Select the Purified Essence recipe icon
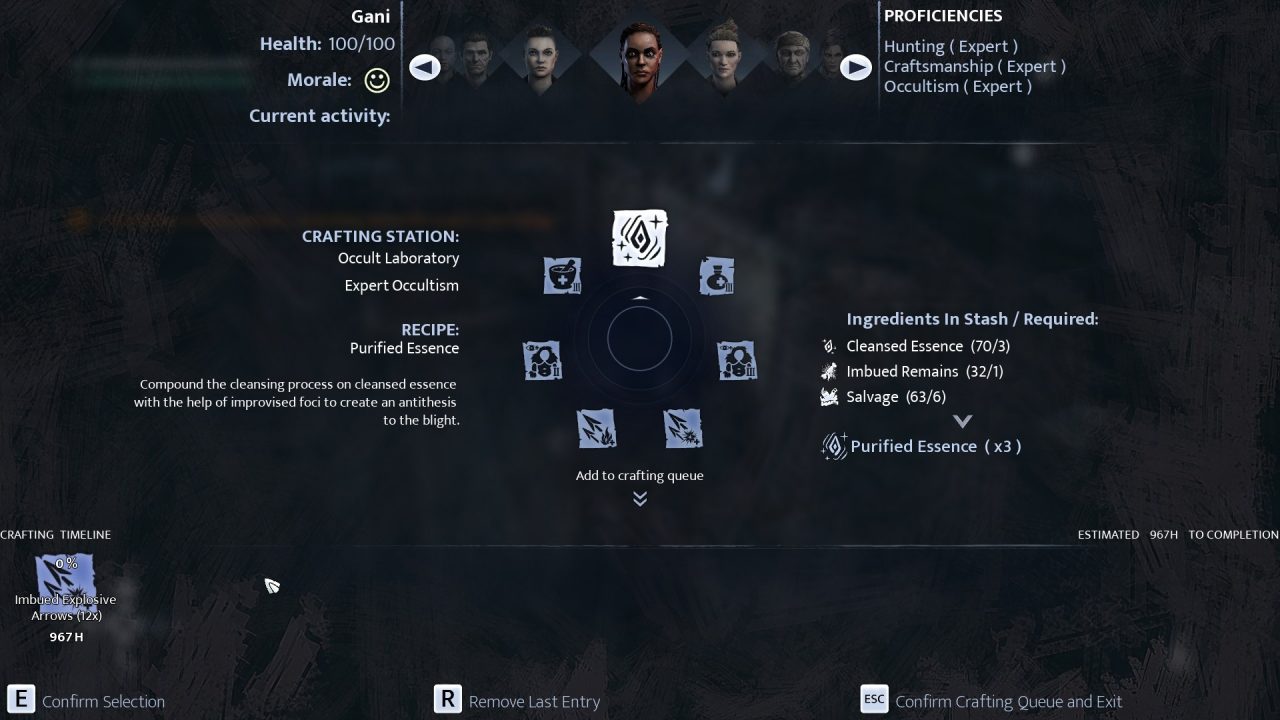This screenshot has height=720, width=1280. pos(639,238)
